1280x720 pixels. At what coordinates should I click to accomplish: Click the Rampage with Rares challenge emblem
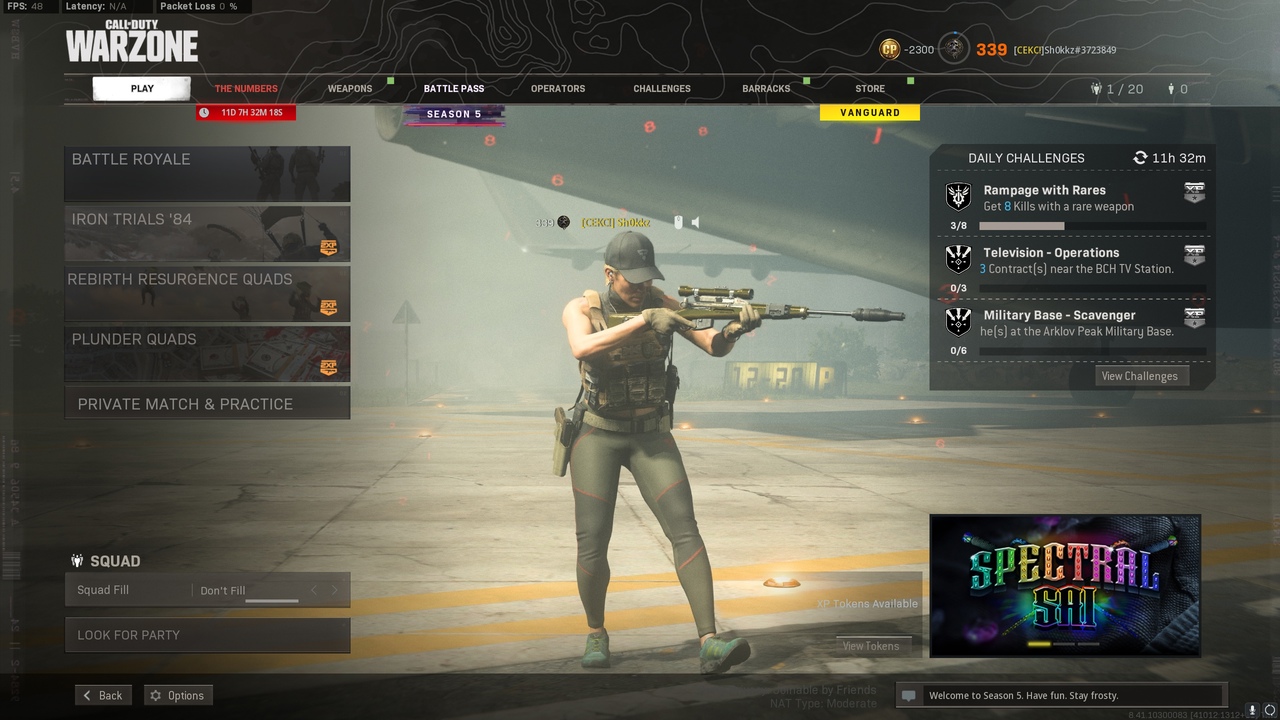(957, 196)
